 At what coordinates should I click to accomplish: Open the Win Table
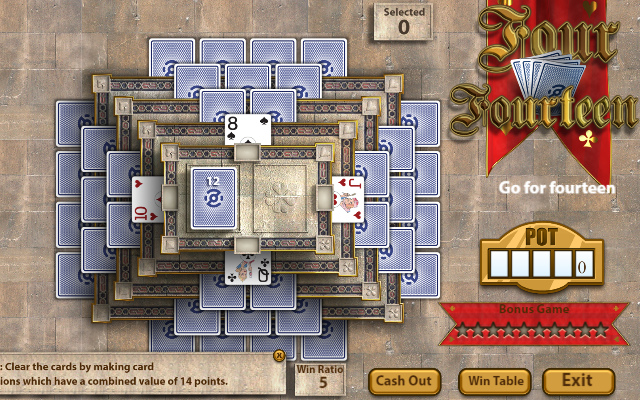[495, 381]
